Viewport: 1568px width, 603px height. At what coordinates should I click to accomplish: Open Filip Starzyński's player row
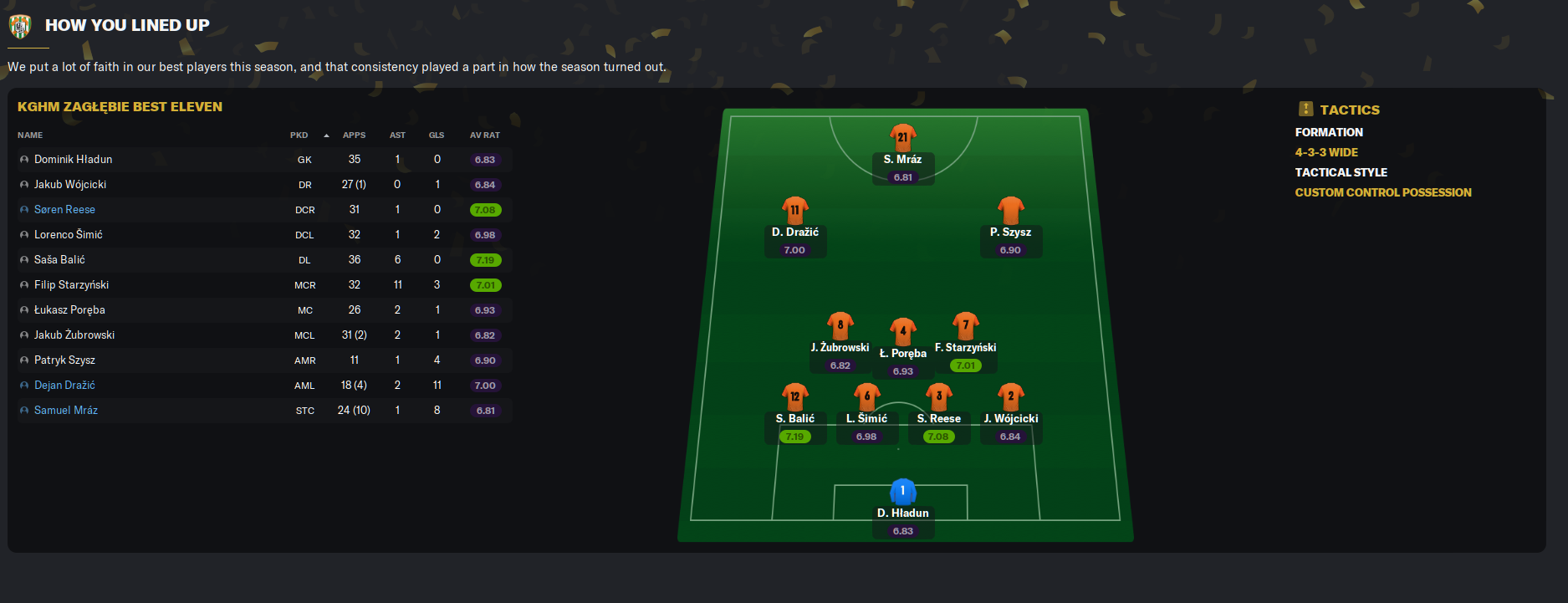coord(71,285)
